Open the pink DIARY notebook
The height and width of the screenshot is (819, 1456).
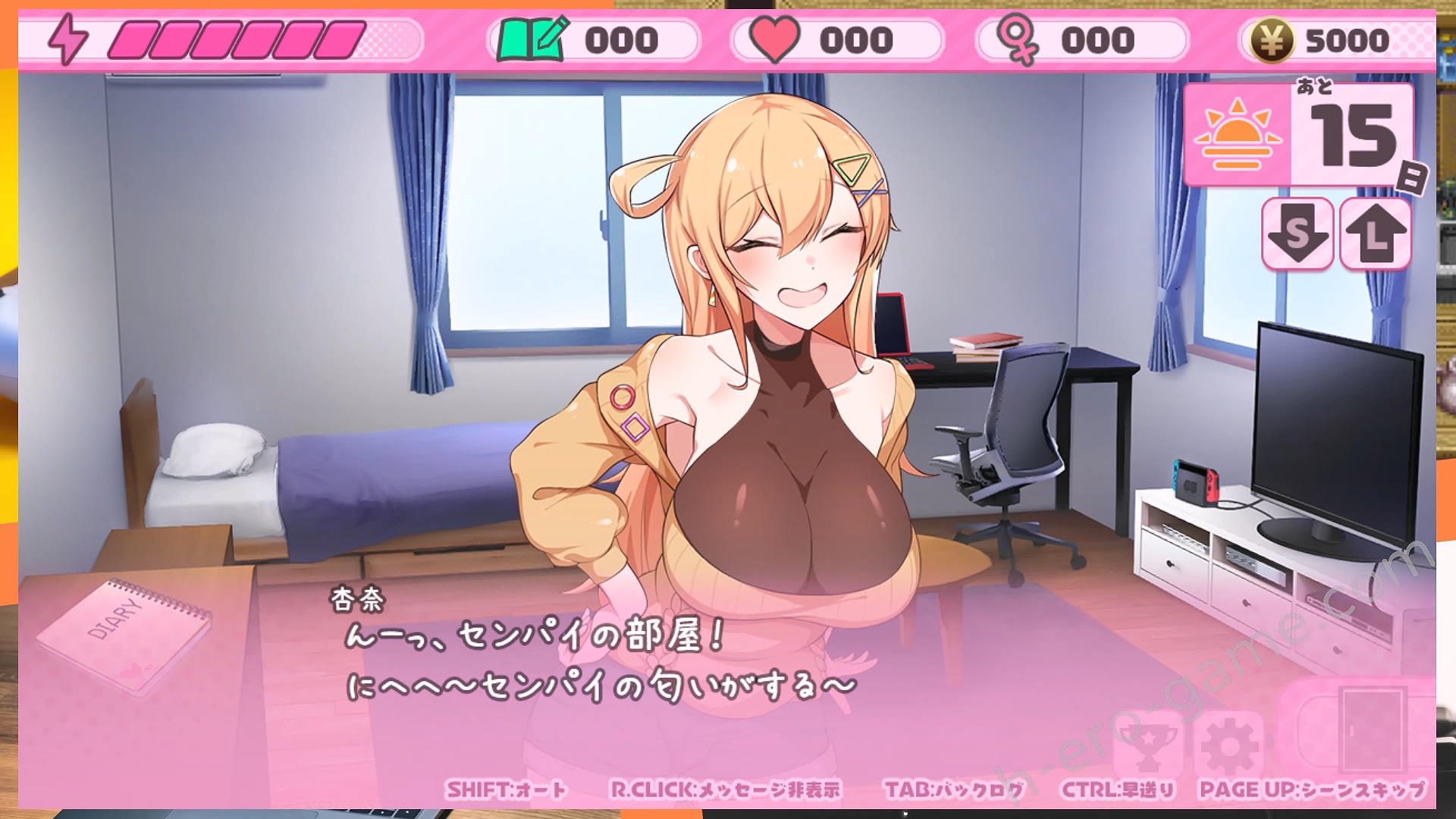coord(125,634)
